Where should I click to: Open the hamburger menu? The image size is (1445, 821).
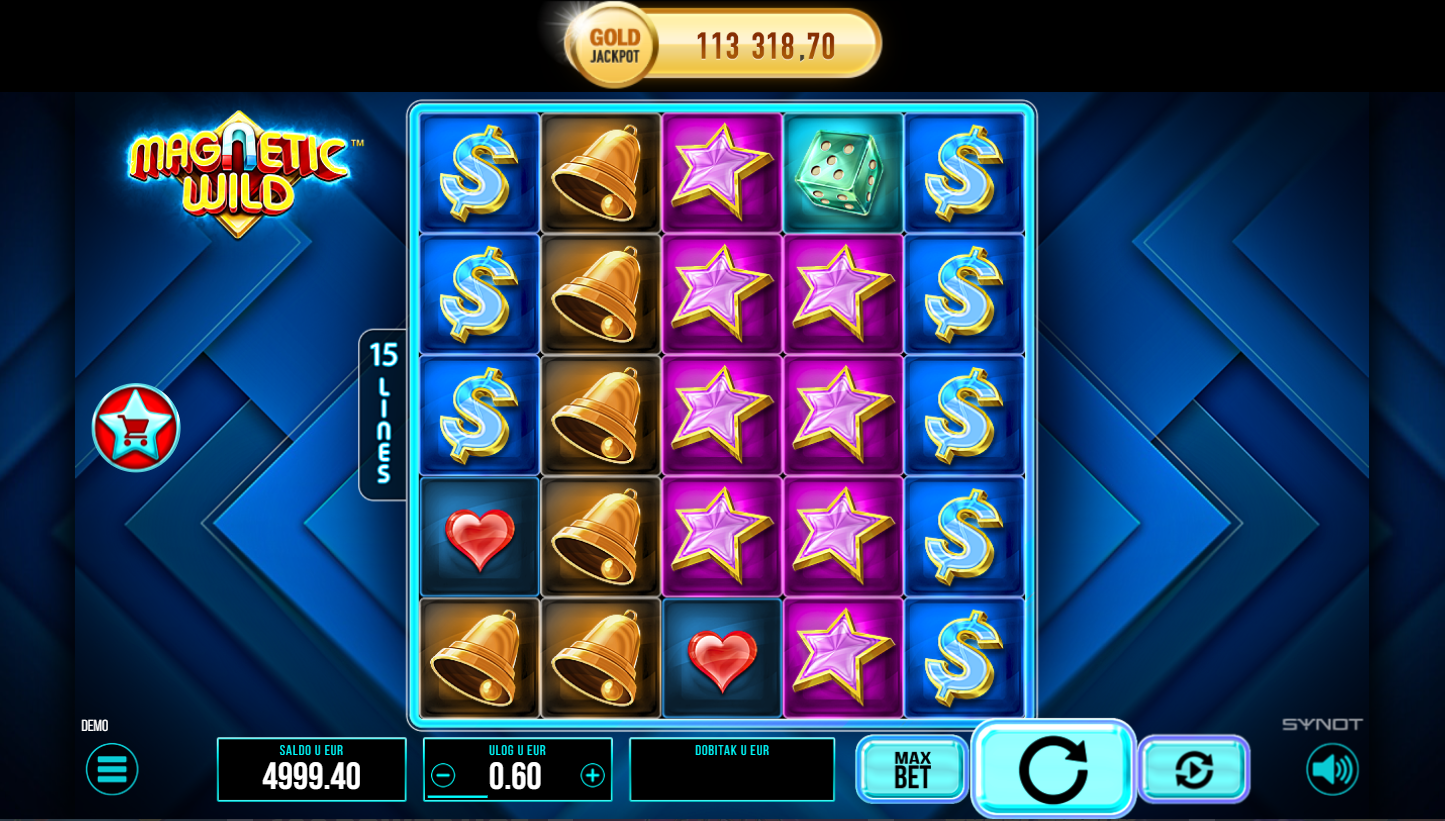coord(112,769)
